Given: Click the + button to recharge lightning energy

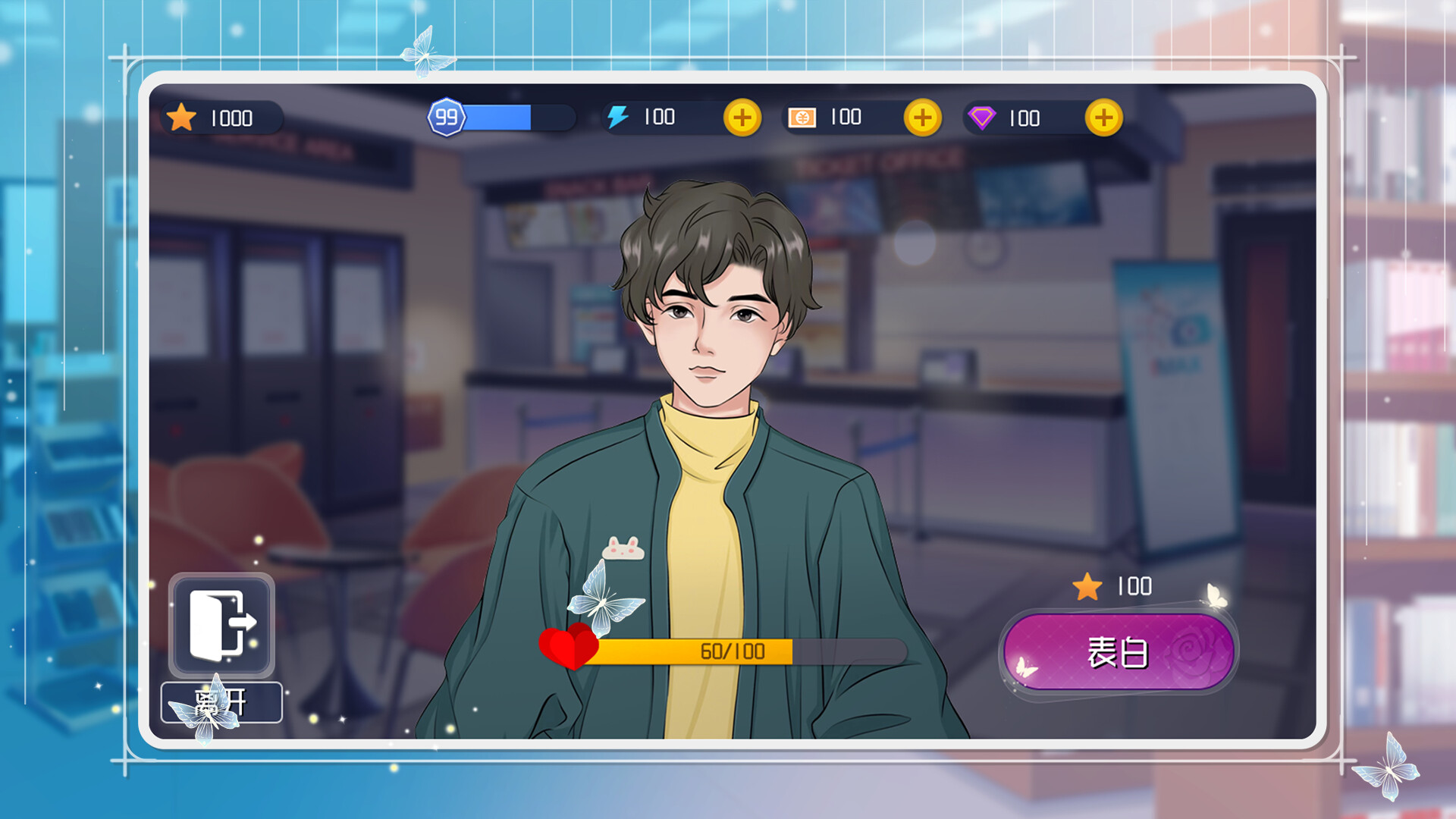Looking at the screenshot, I should coord(742,118).
